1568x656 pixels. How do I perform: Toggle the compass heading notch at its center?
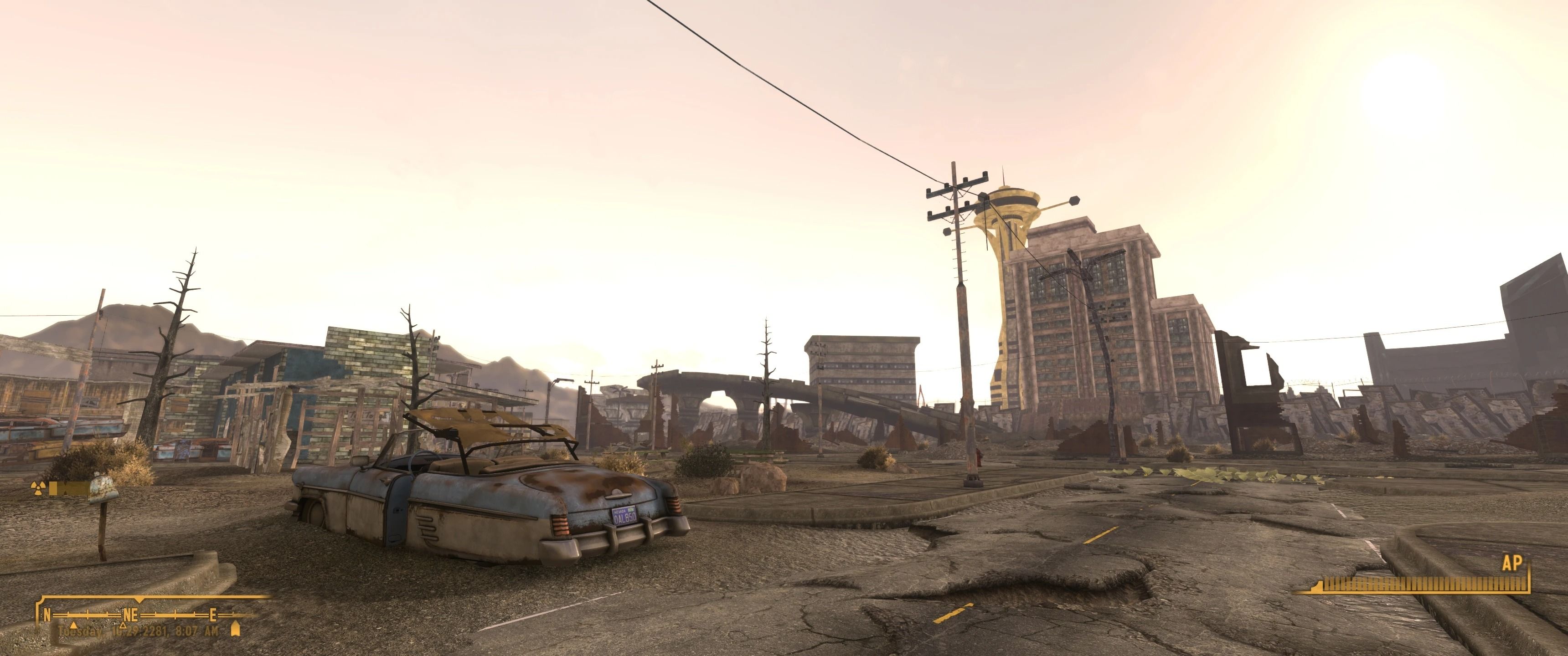pyautogui.click(x=139, y=601)
